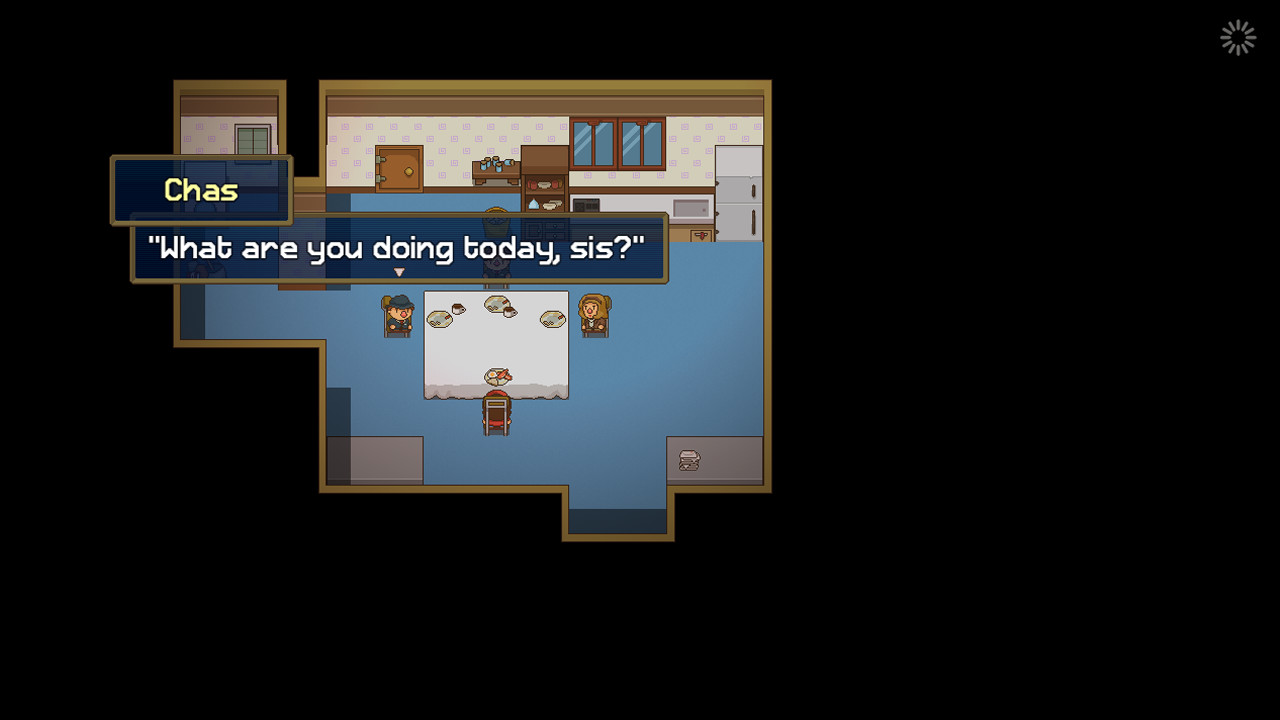Click the loading spinner animation
The height and width of the screenshot is (720, 1280).
pyautogui.click(x=1237, y=37)
